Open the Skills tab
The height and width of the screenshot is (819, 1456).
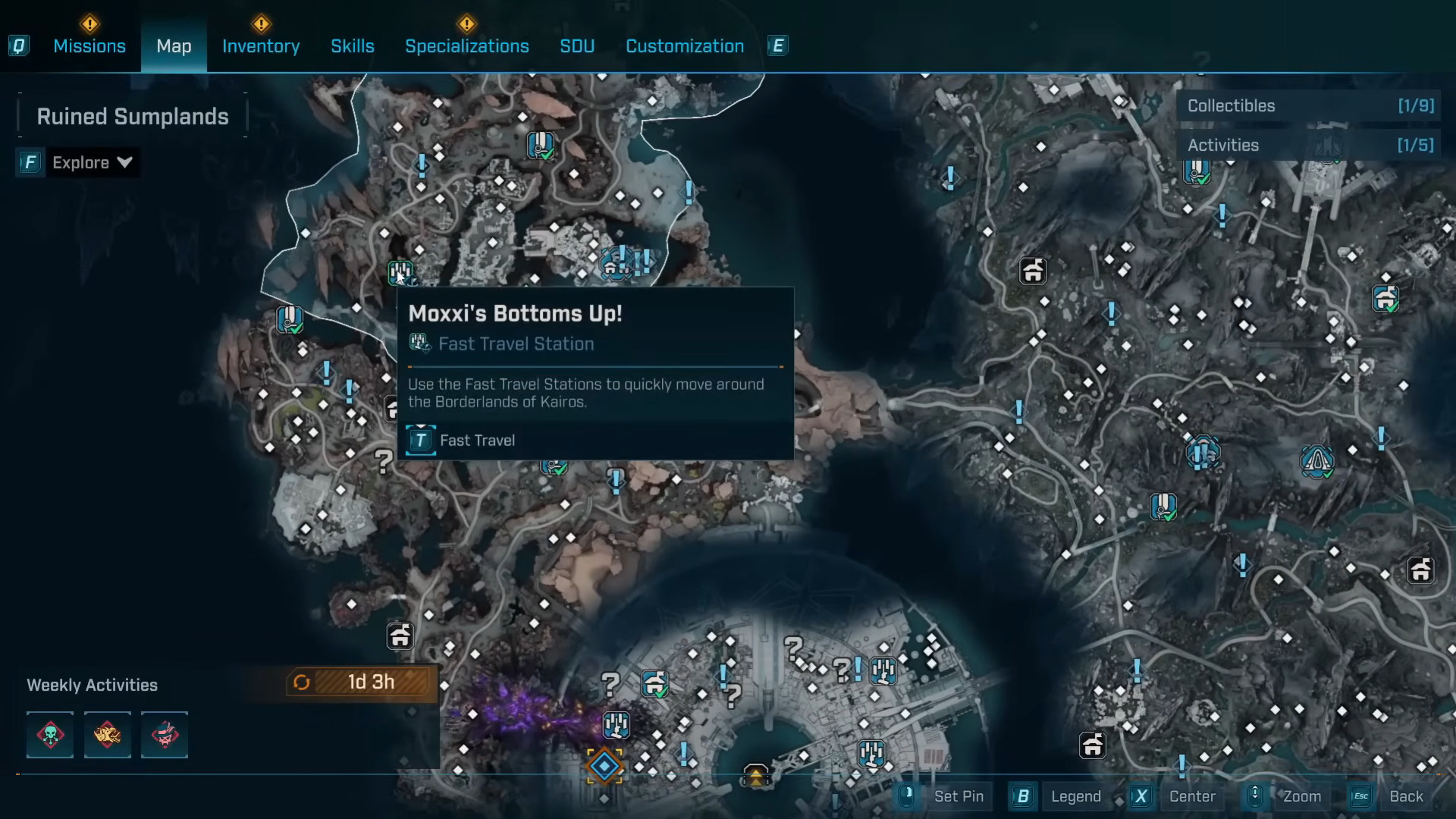pos(353,46)
